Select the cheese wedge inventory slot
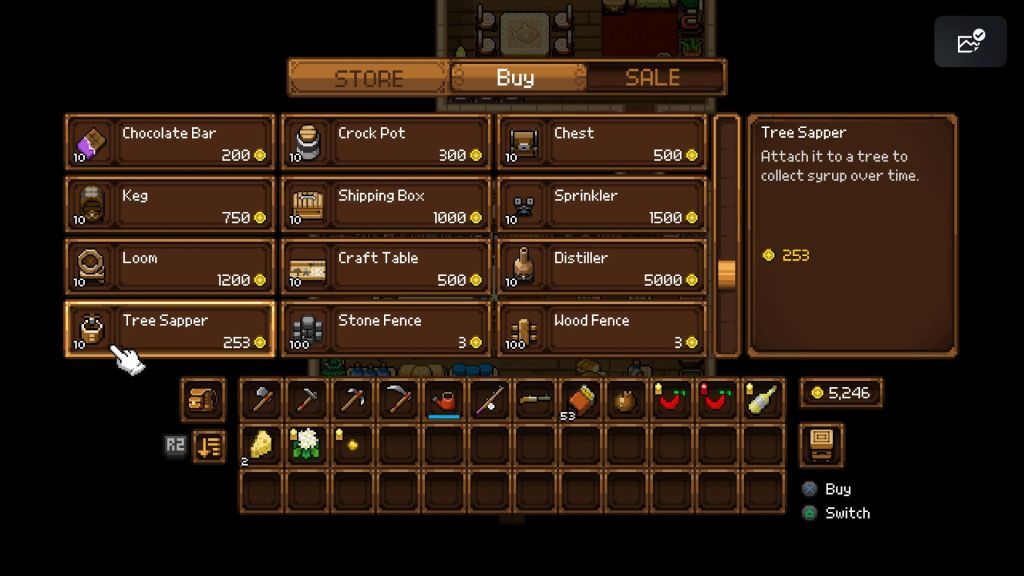Screen dimensions: 1024x576 [x=262, y=445]
